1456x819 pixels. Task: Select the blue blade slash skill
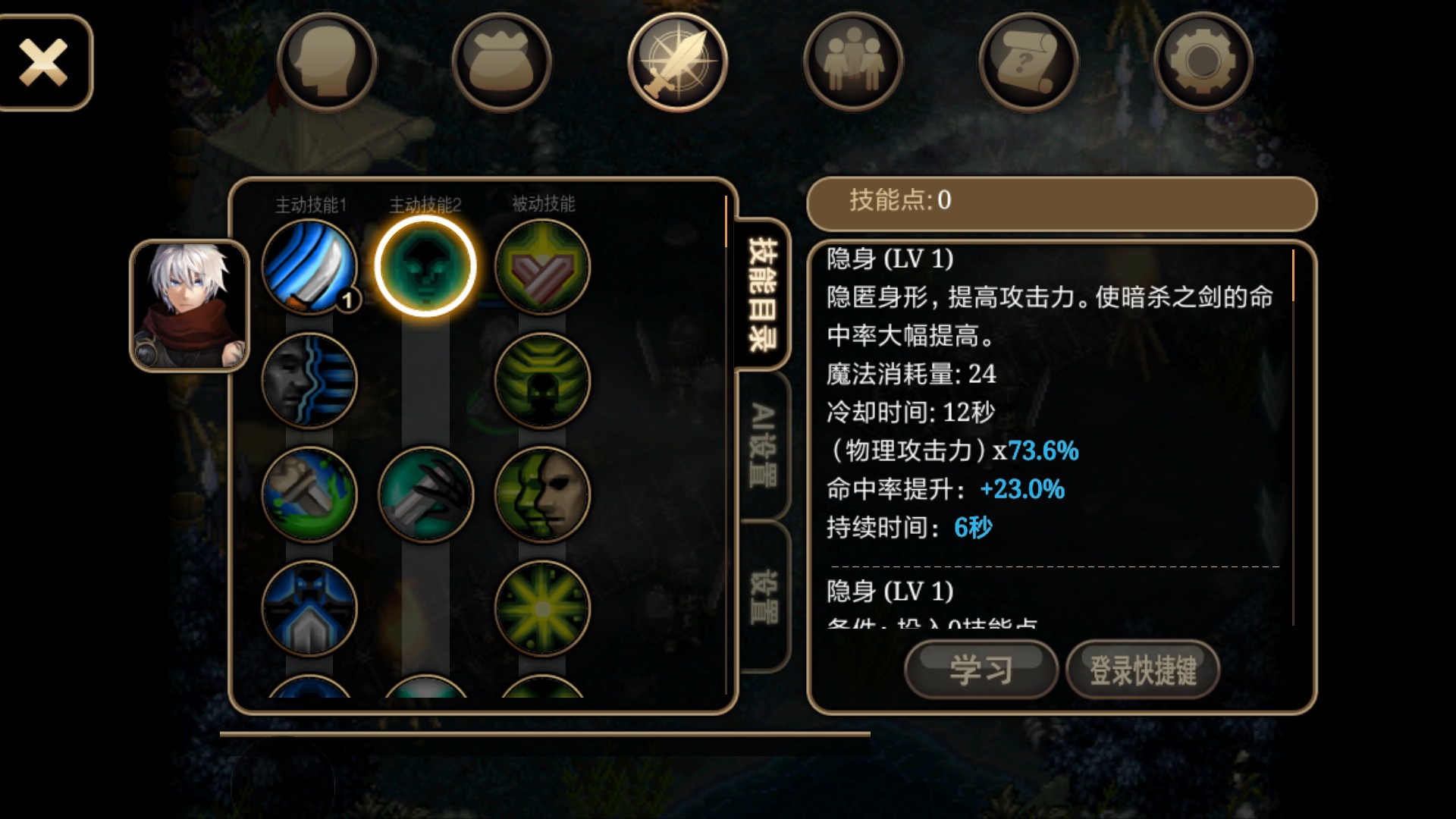pos(309,266)
